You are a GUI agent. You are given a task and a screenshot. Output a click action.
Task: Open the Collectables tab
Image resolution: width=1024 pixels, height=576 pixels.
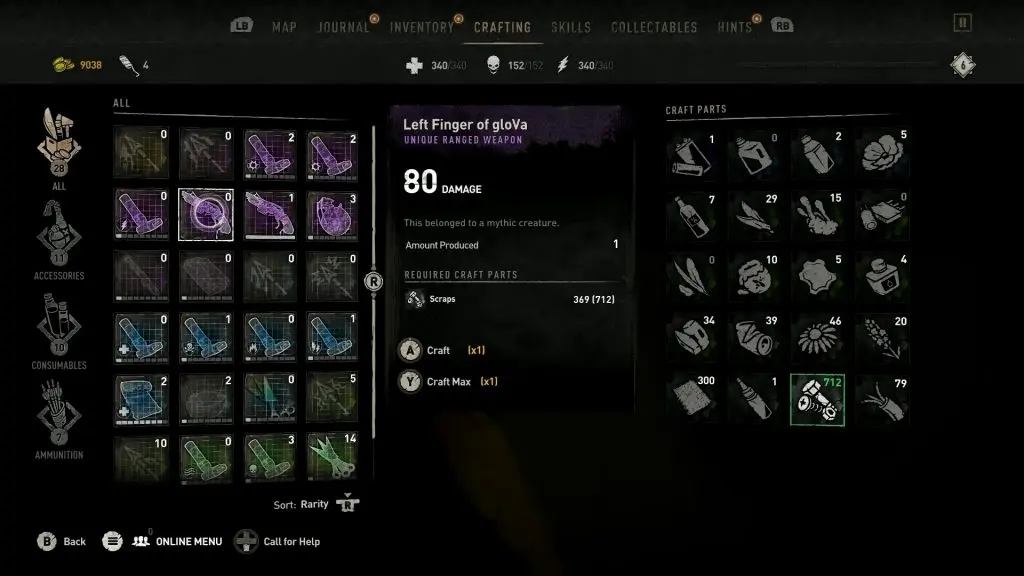(653, 27)
